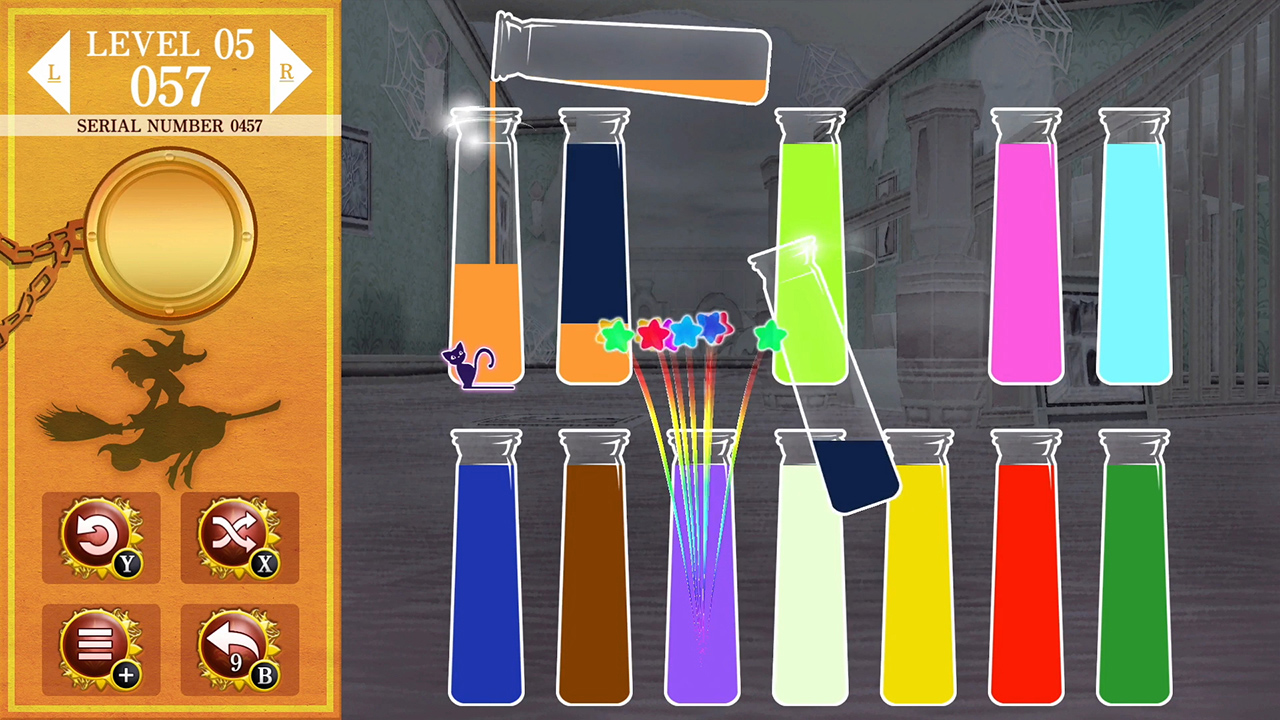Select the brown tube in the bottom row

click(x=594, y=580)
